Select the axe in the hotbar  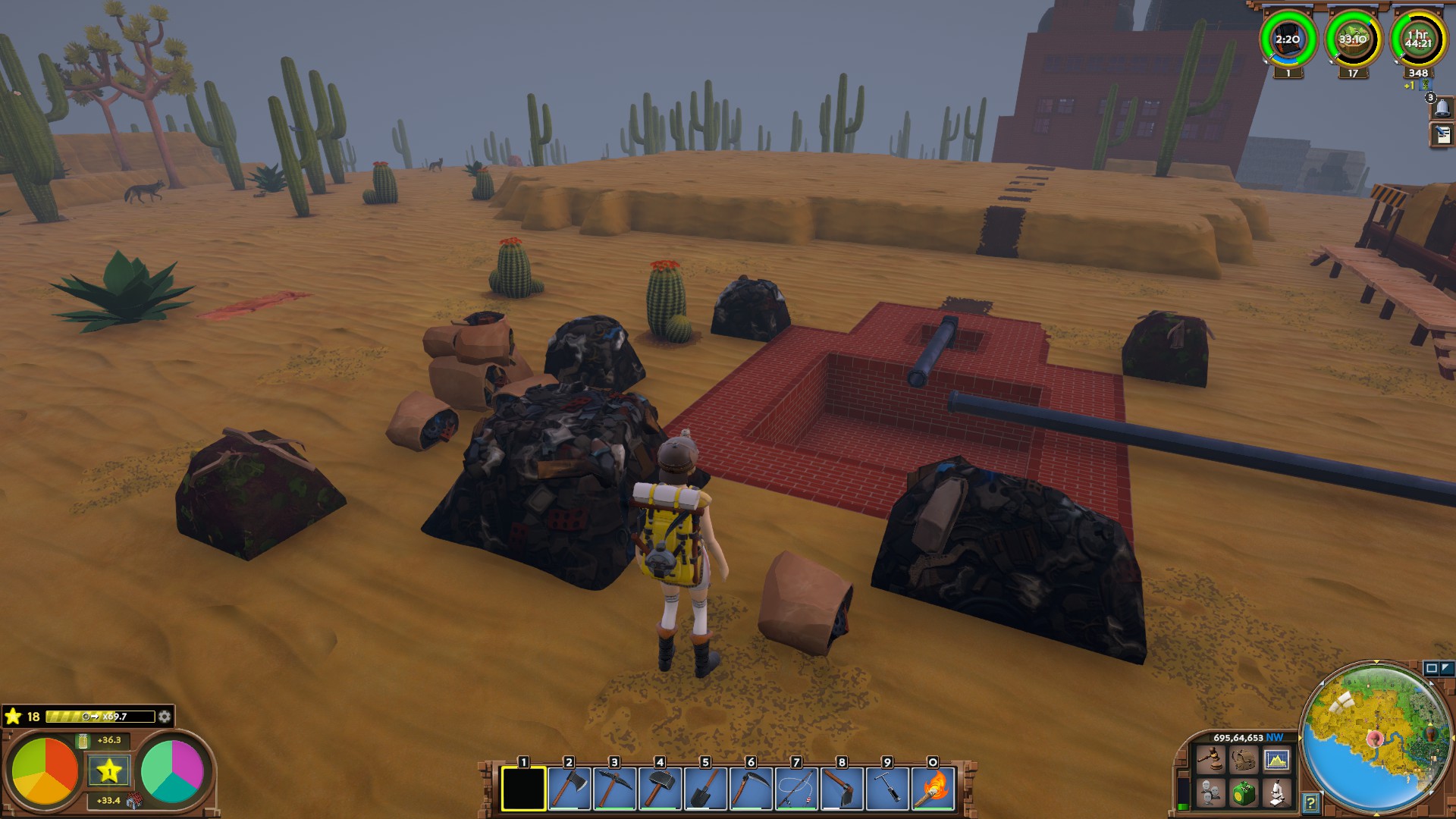coord(569,789)
